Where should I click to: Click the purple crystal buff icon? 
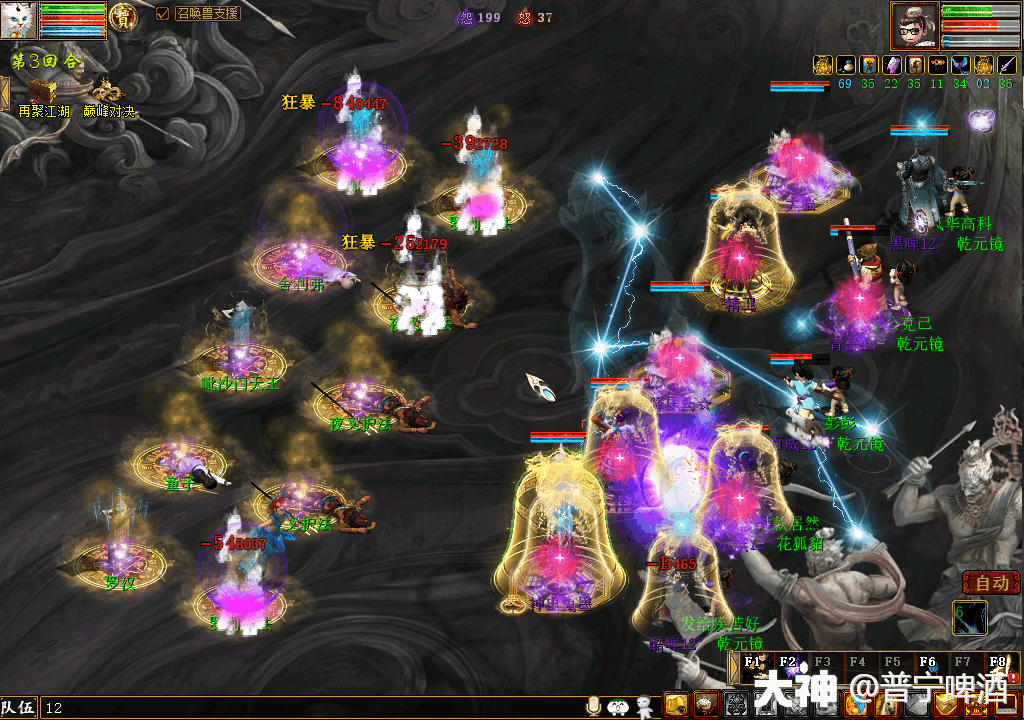(890, 65)
